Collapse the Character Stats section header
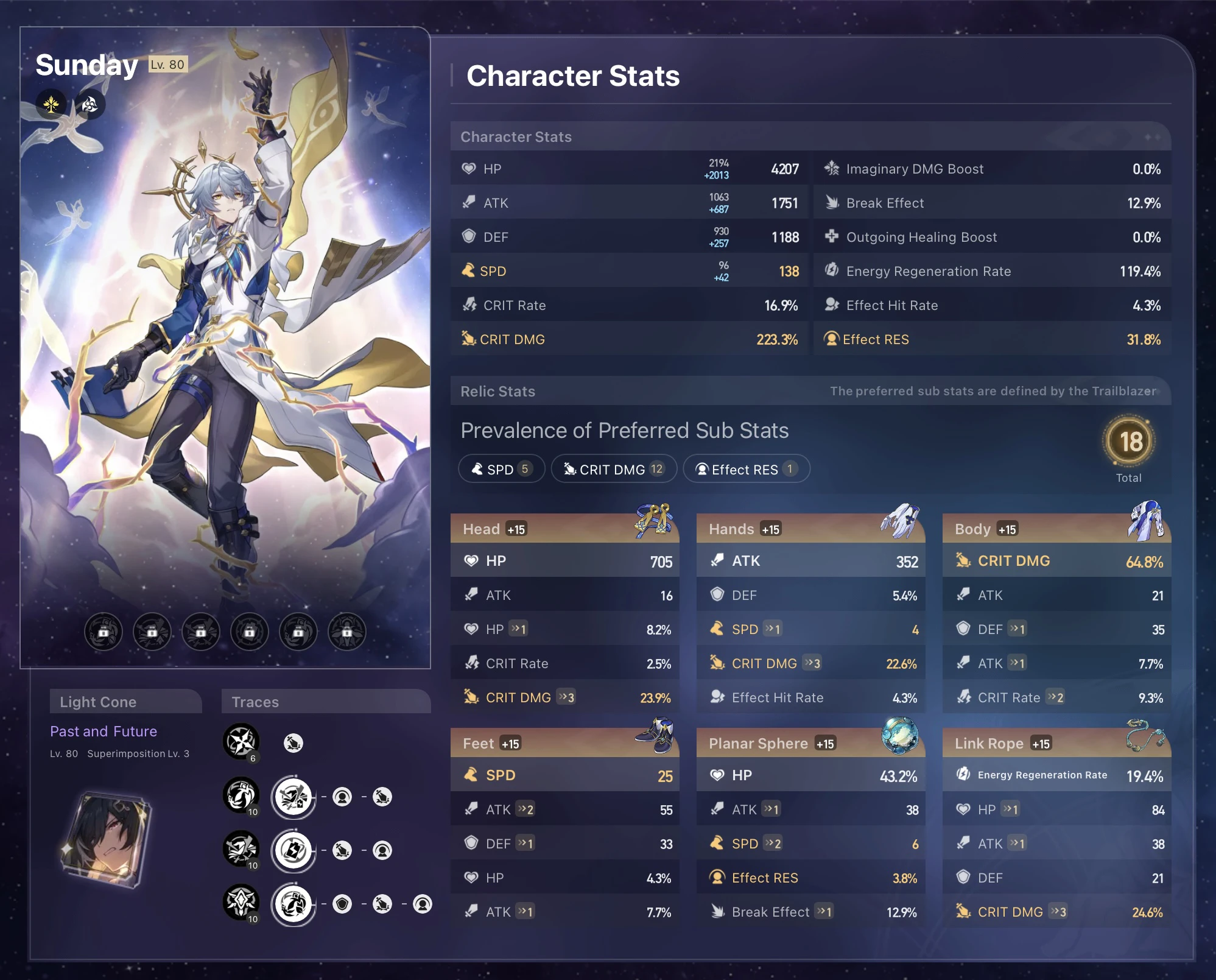 (516, 136)
